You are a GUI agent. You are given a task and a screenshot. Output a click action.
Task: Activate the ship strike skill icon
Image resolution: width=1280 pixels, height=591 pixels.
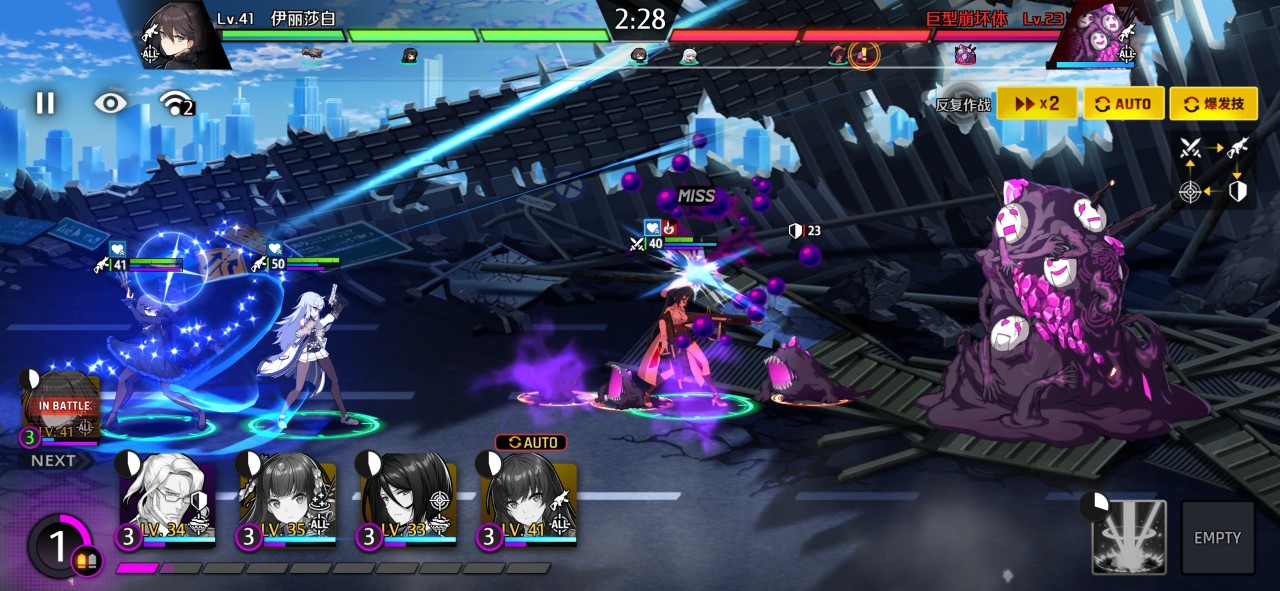(x=1129, y=537)
